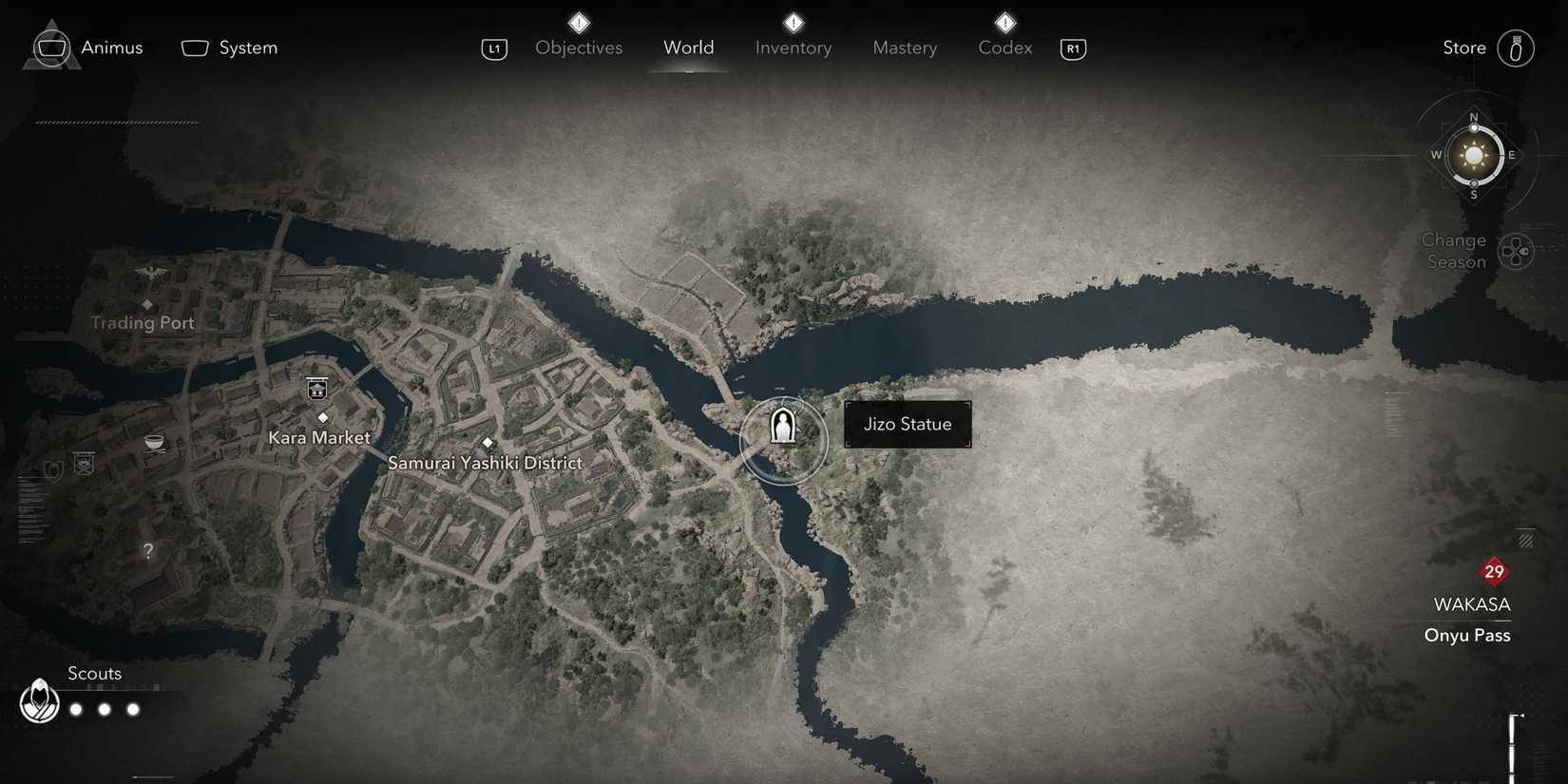Select the crossed-weapons icon below Trading Port
The image size is (1568, 784).
84,466
